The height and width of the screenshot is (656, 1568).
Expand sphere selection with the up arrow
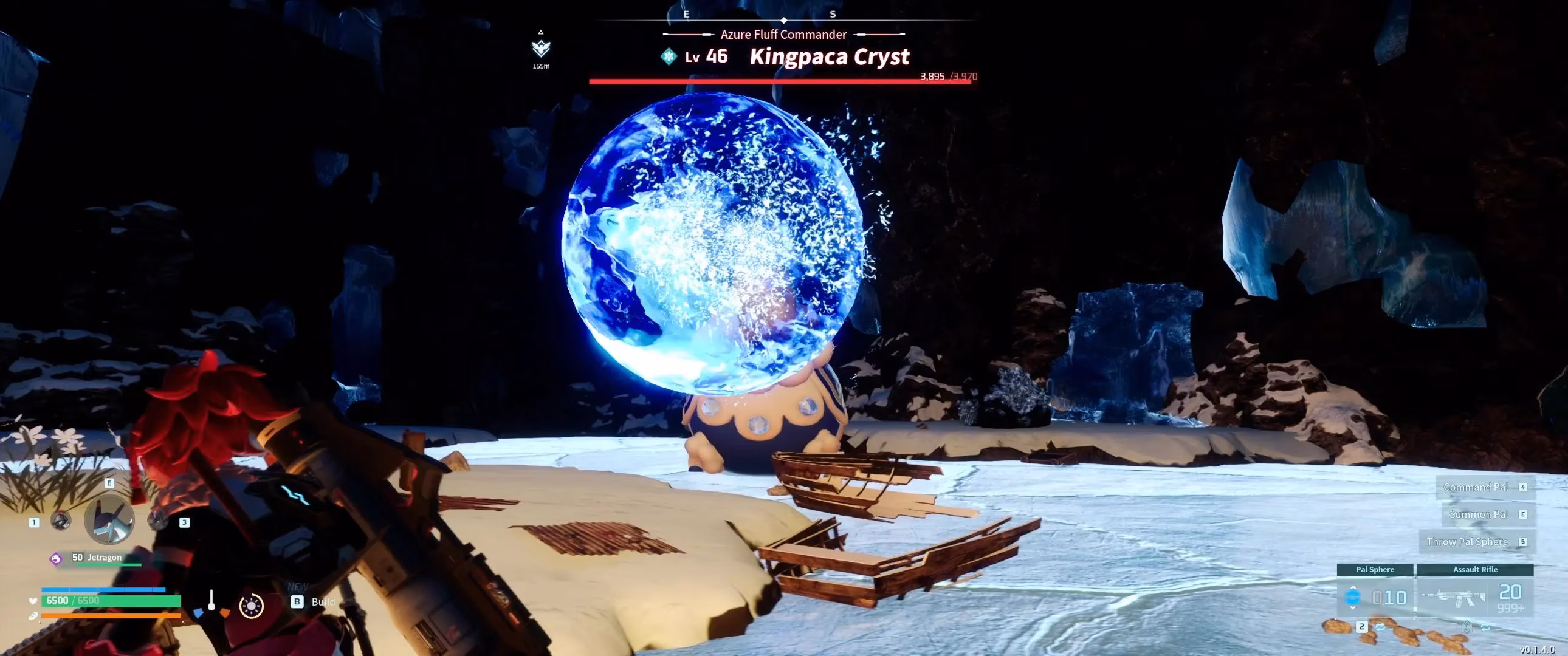(x=1353, y=588)
